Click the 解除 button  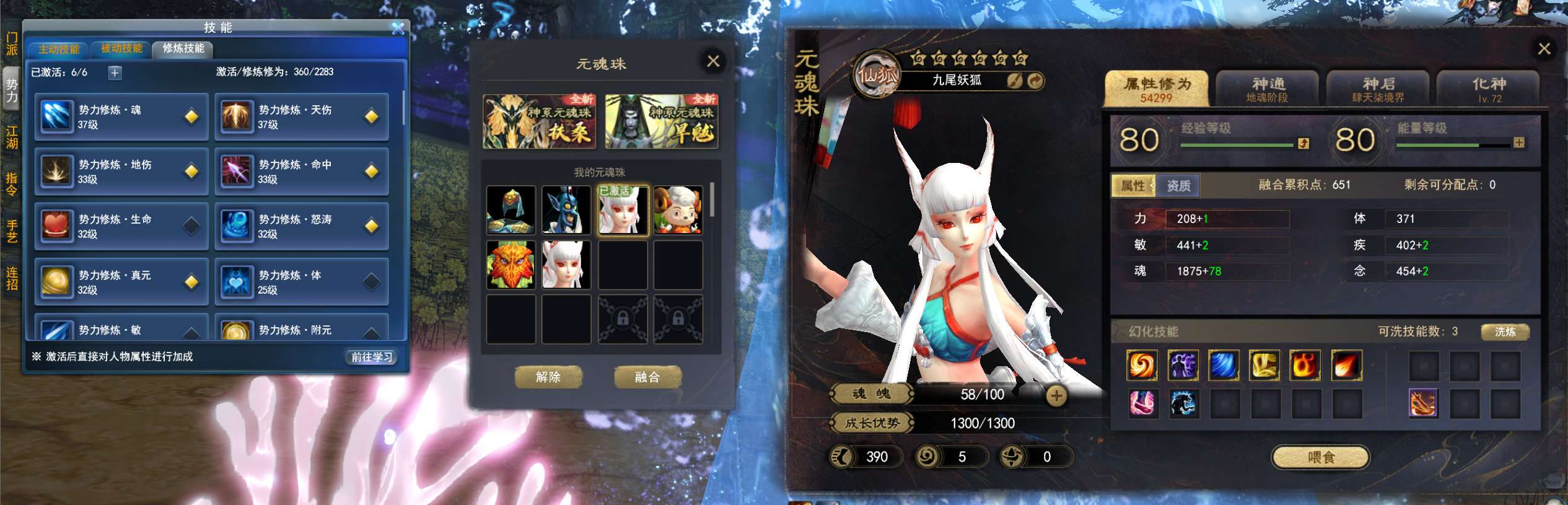[548, 377]
